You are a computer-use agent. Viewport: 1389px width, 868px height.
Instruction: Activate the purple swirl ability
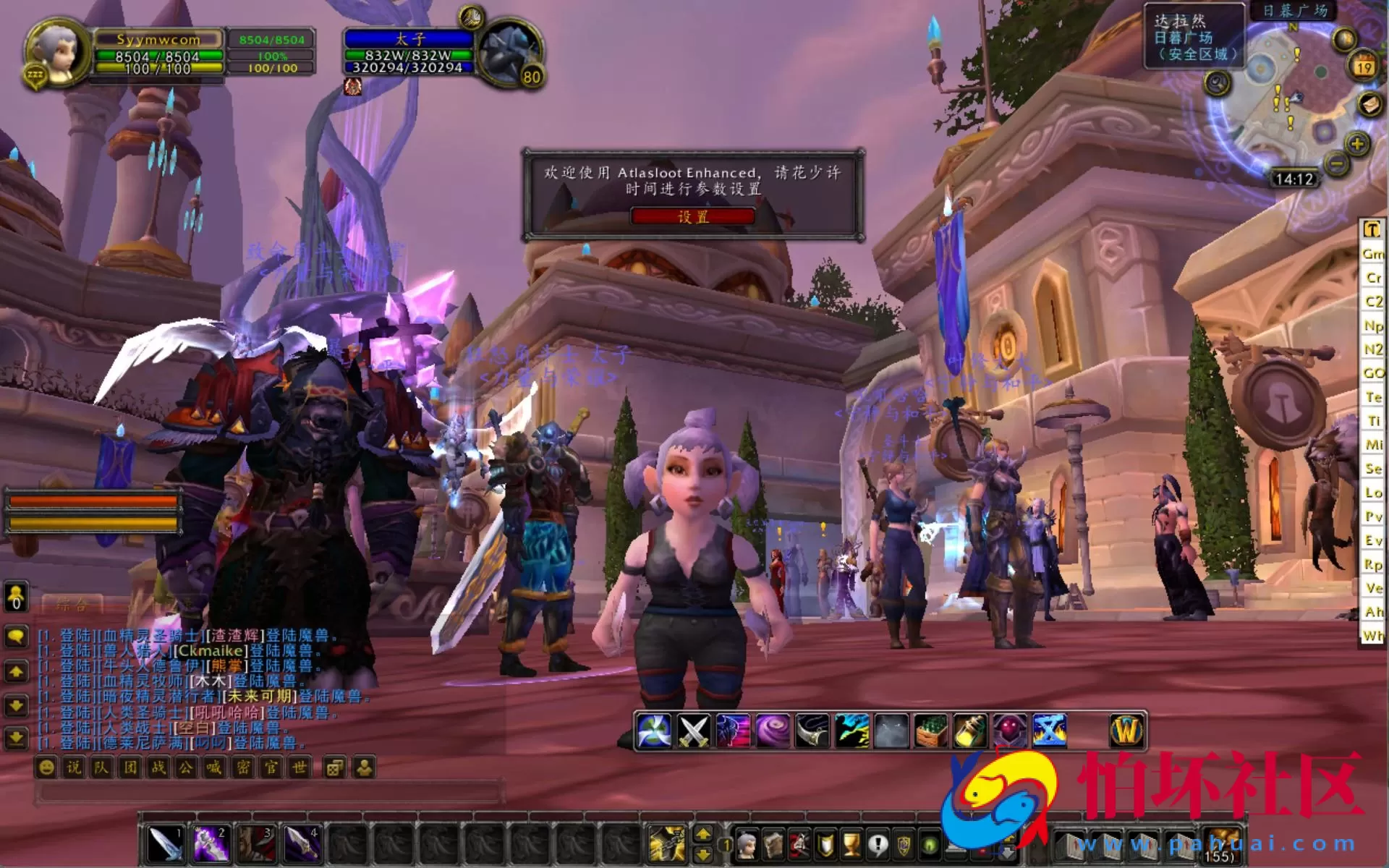pos(773,731)
